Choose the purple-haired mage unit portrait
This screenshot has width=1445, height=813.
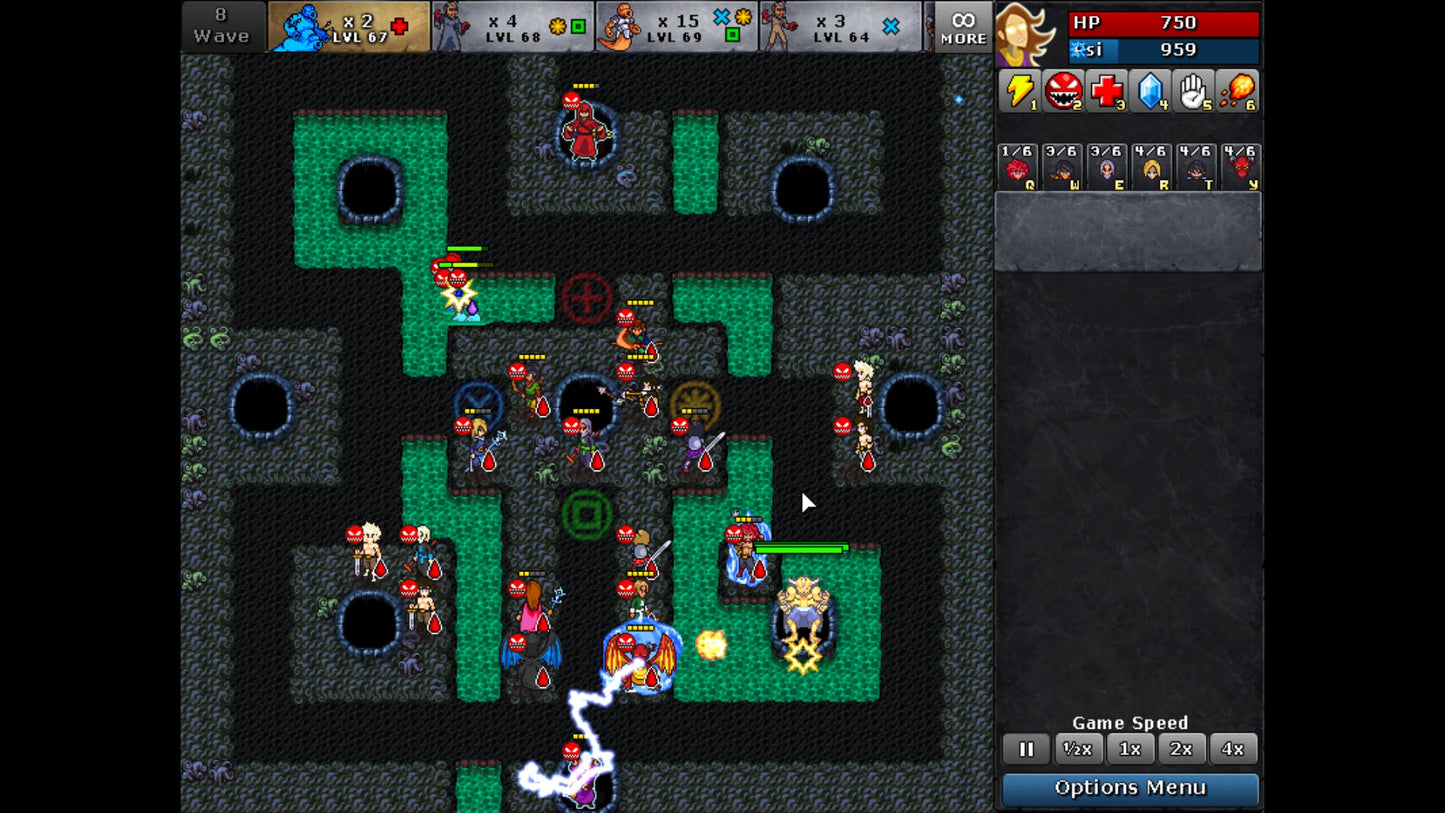pos(1107,166)
